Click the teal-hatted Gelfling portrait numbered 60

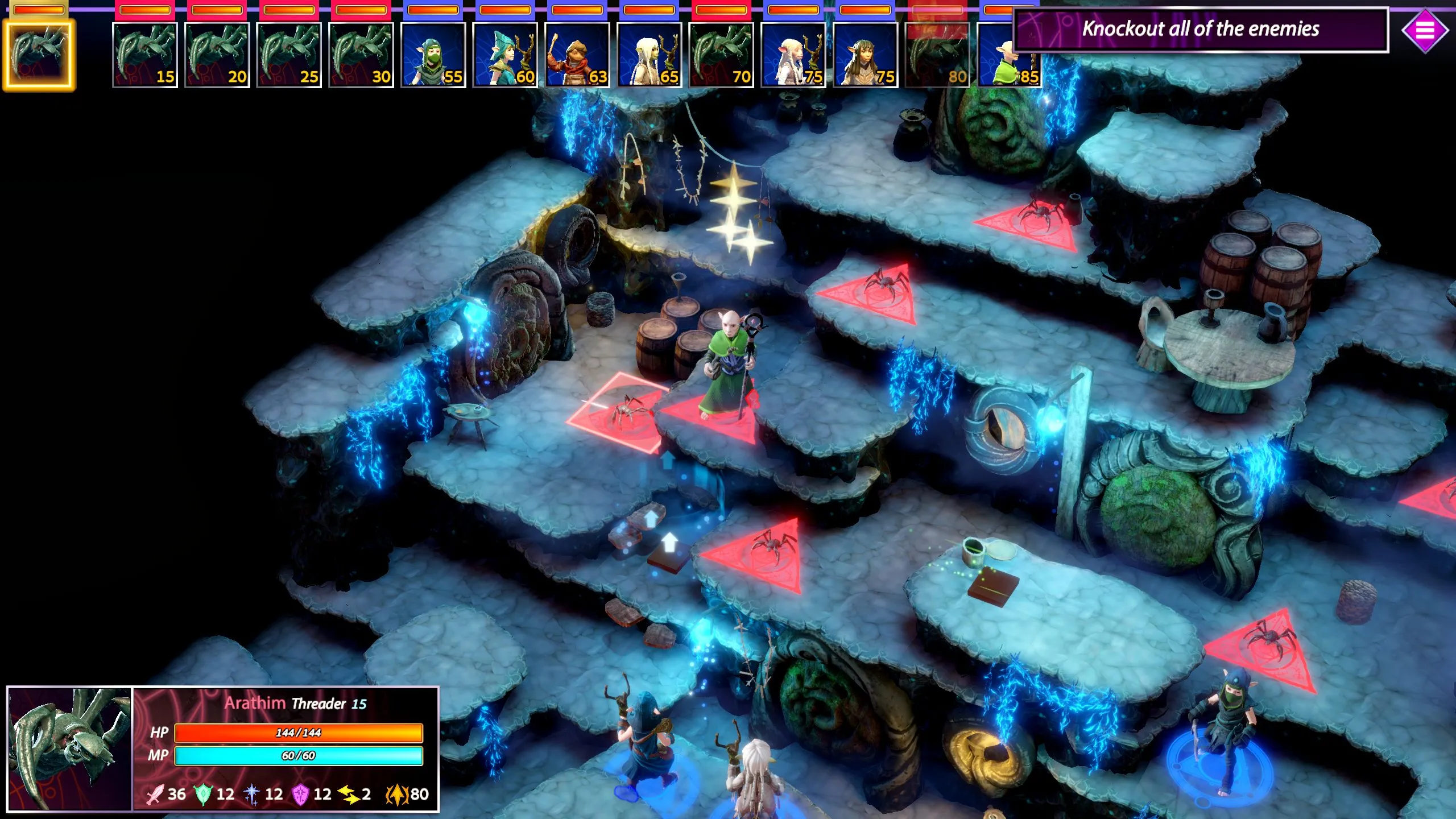coord(505,55)
